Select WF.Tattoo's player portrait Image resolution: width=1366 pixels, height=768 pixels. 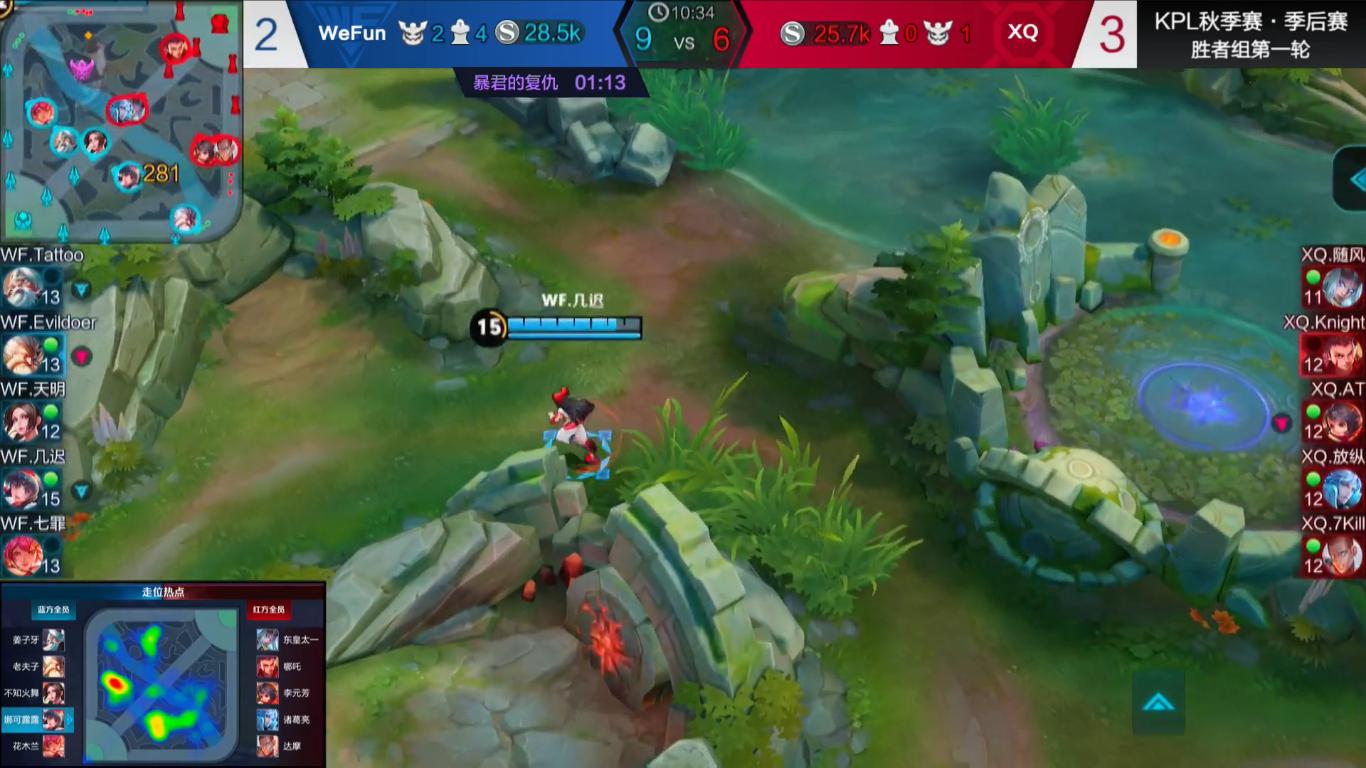(x=20, y=289)
